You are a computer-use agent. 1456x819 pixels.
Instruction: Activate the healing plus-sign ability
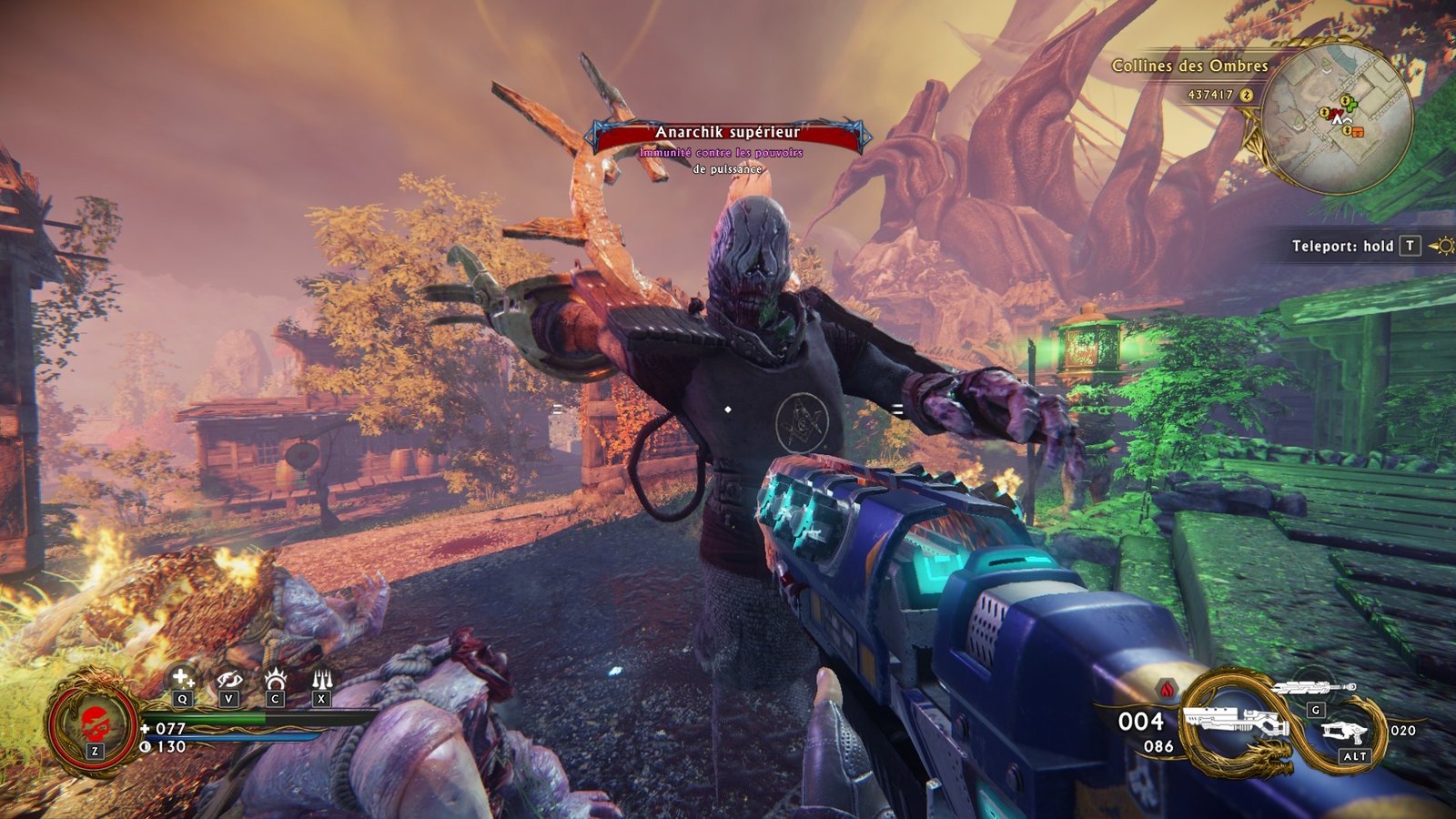(183, 679)
